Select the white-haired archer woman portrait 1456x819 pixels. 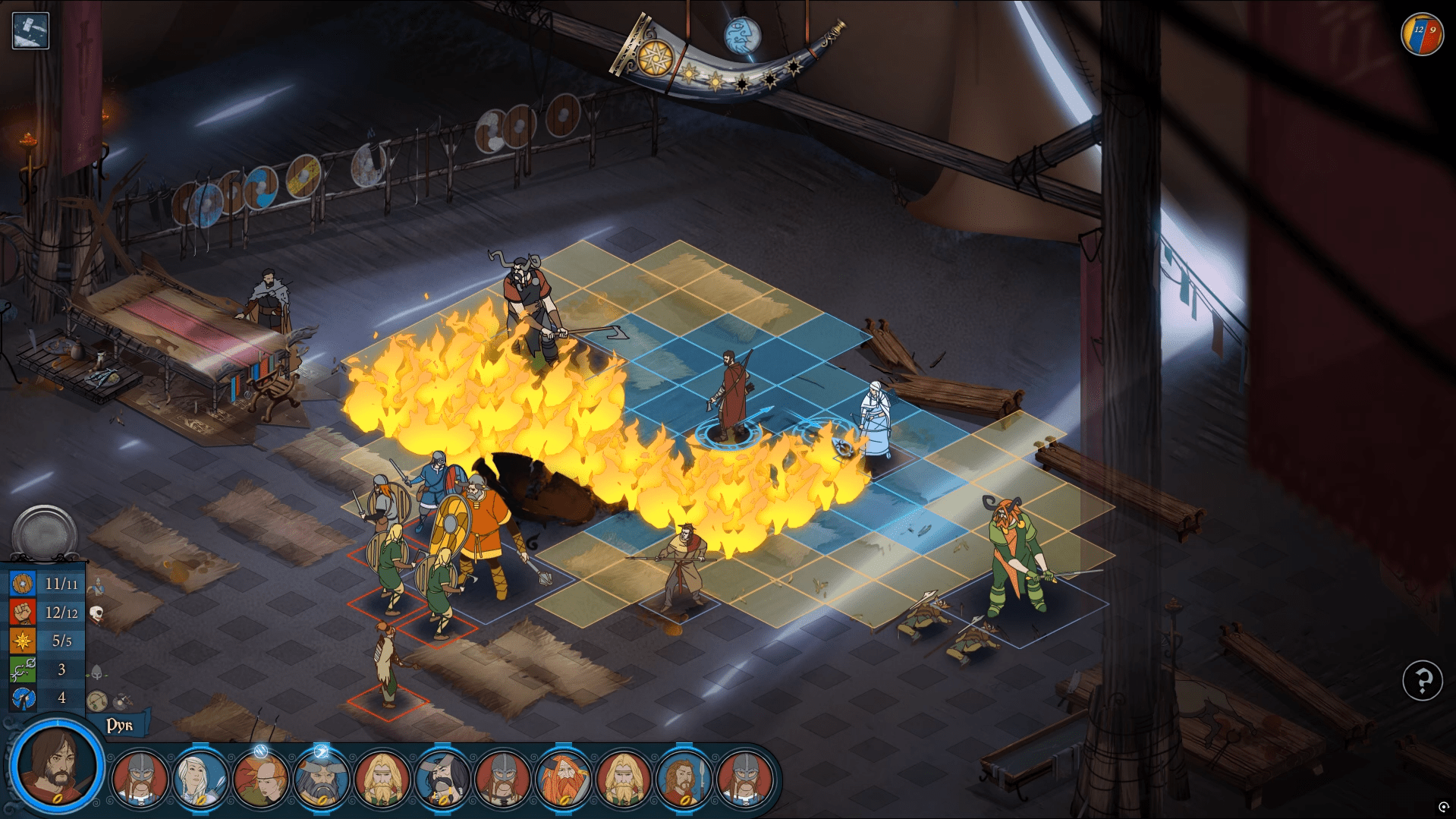tap(200, 778)
